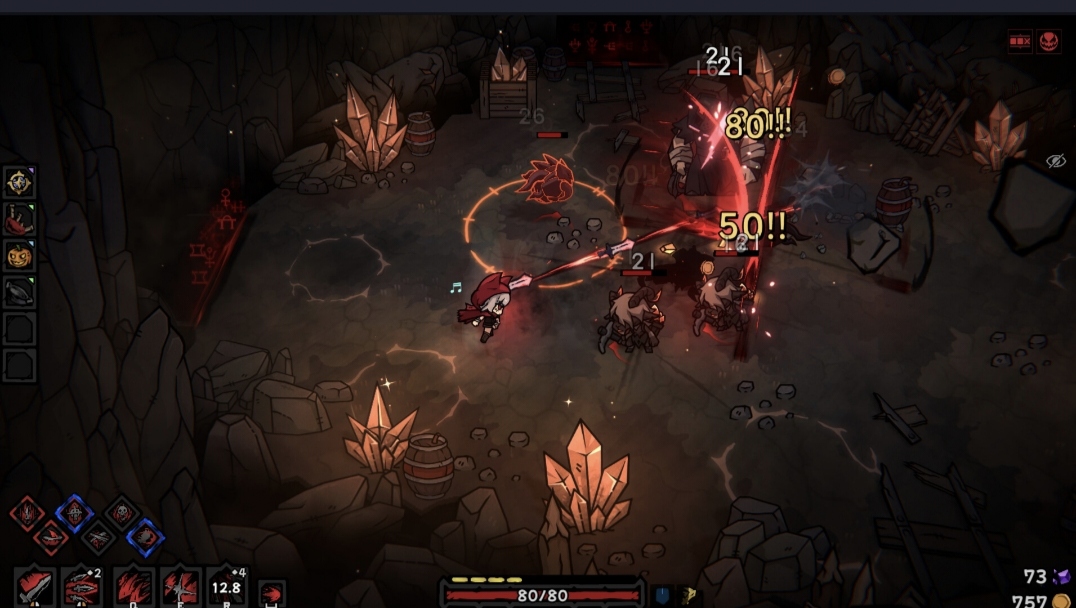This screenshot has height=608, width=1076.
Task: Toggle the crossed-out eye visibility icon
Action: point(1055,161)
